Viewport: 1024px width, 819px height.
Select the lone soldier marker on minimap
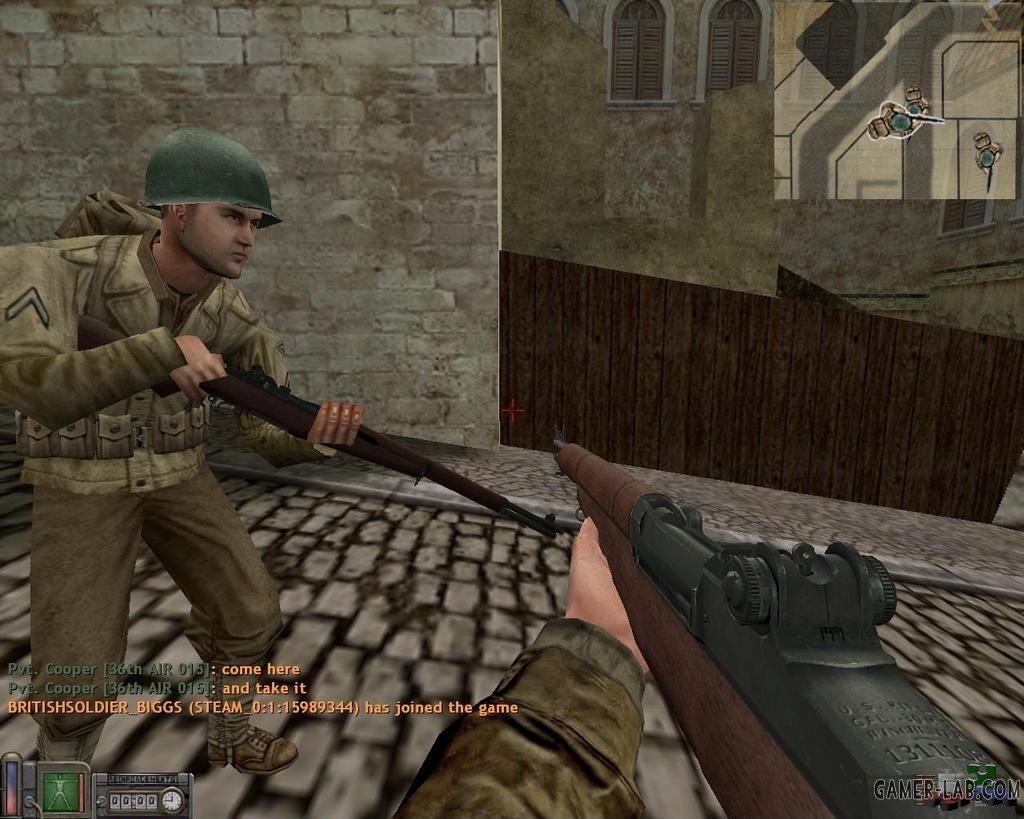click(988, 155)
